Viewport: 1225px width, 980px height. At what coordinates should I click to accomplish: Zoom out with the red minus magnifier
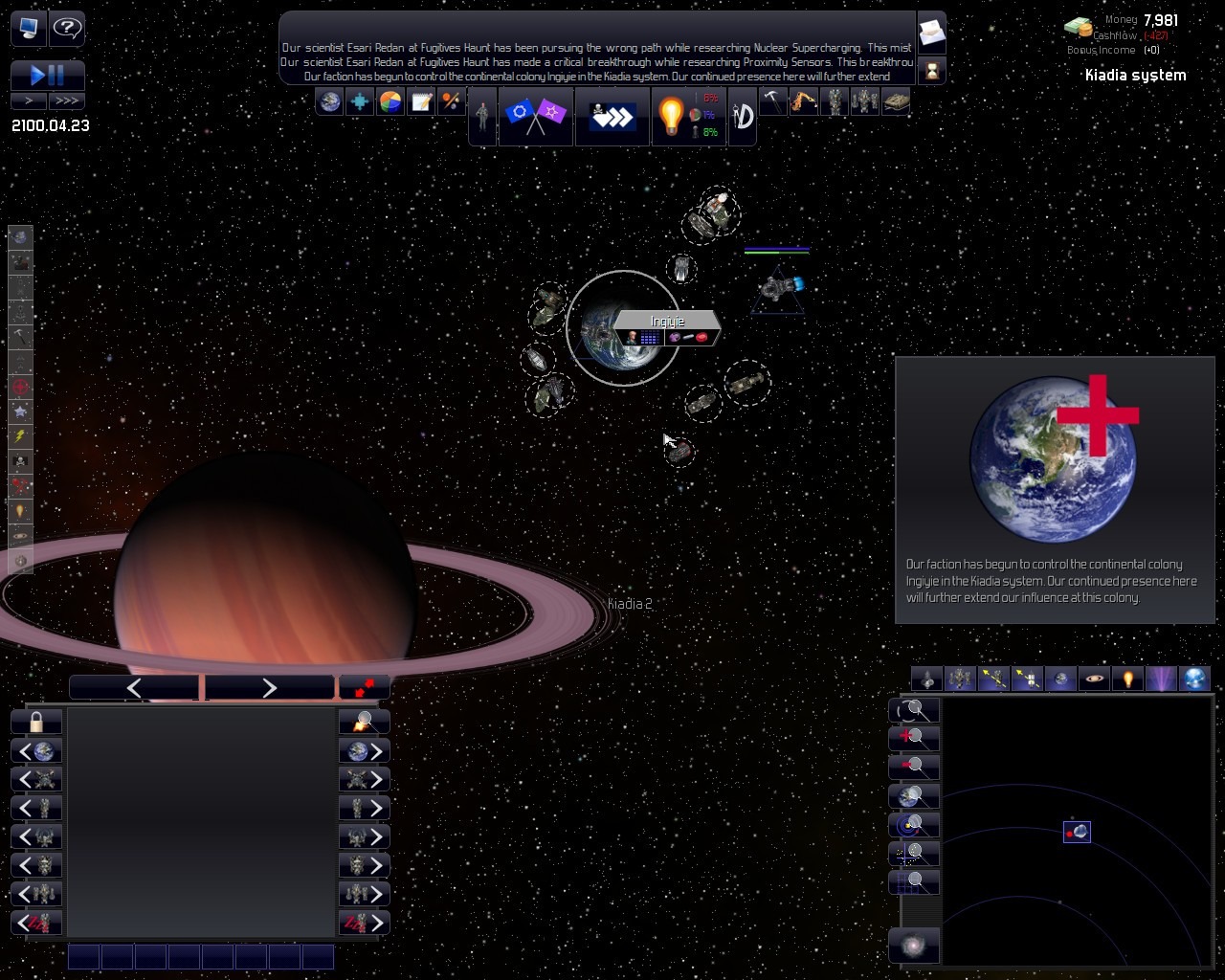click(x=914, y=767)
